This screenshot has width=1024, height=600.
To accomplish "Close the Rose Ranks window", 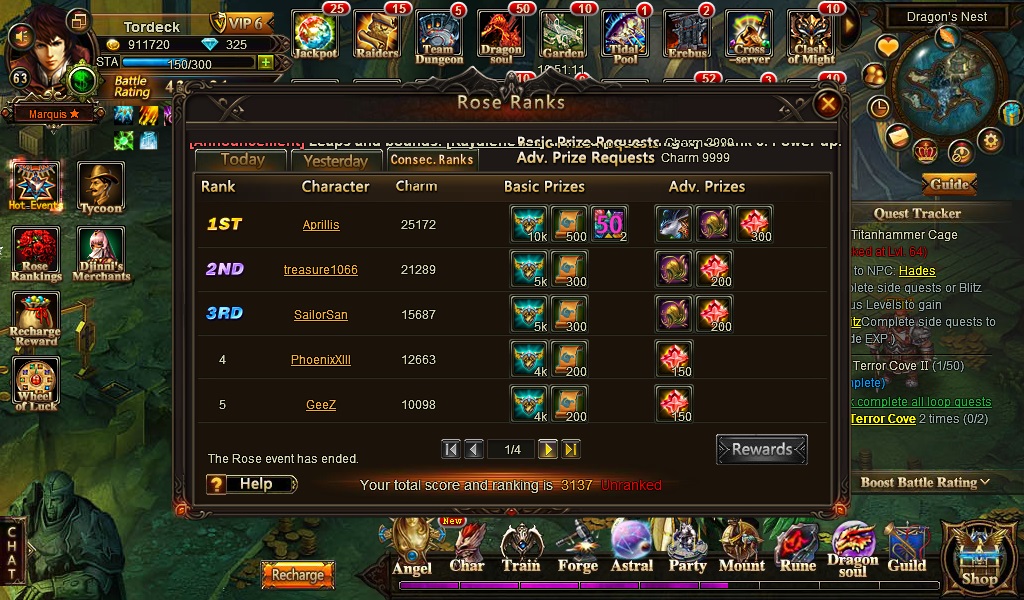I will (828, 103).
